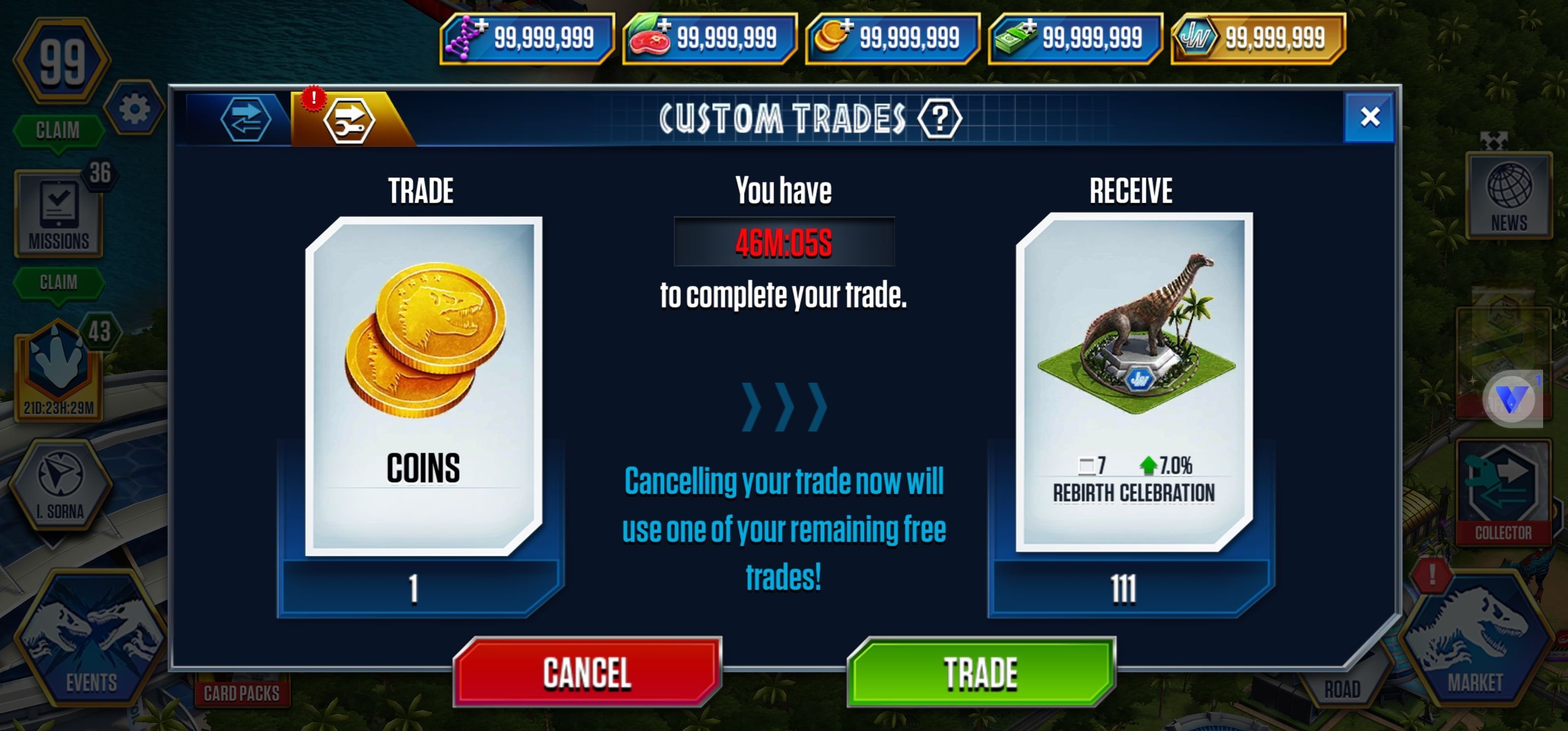Open Card Packs
The width and height of the screenshot is (1568, 731).
(242, 692)
